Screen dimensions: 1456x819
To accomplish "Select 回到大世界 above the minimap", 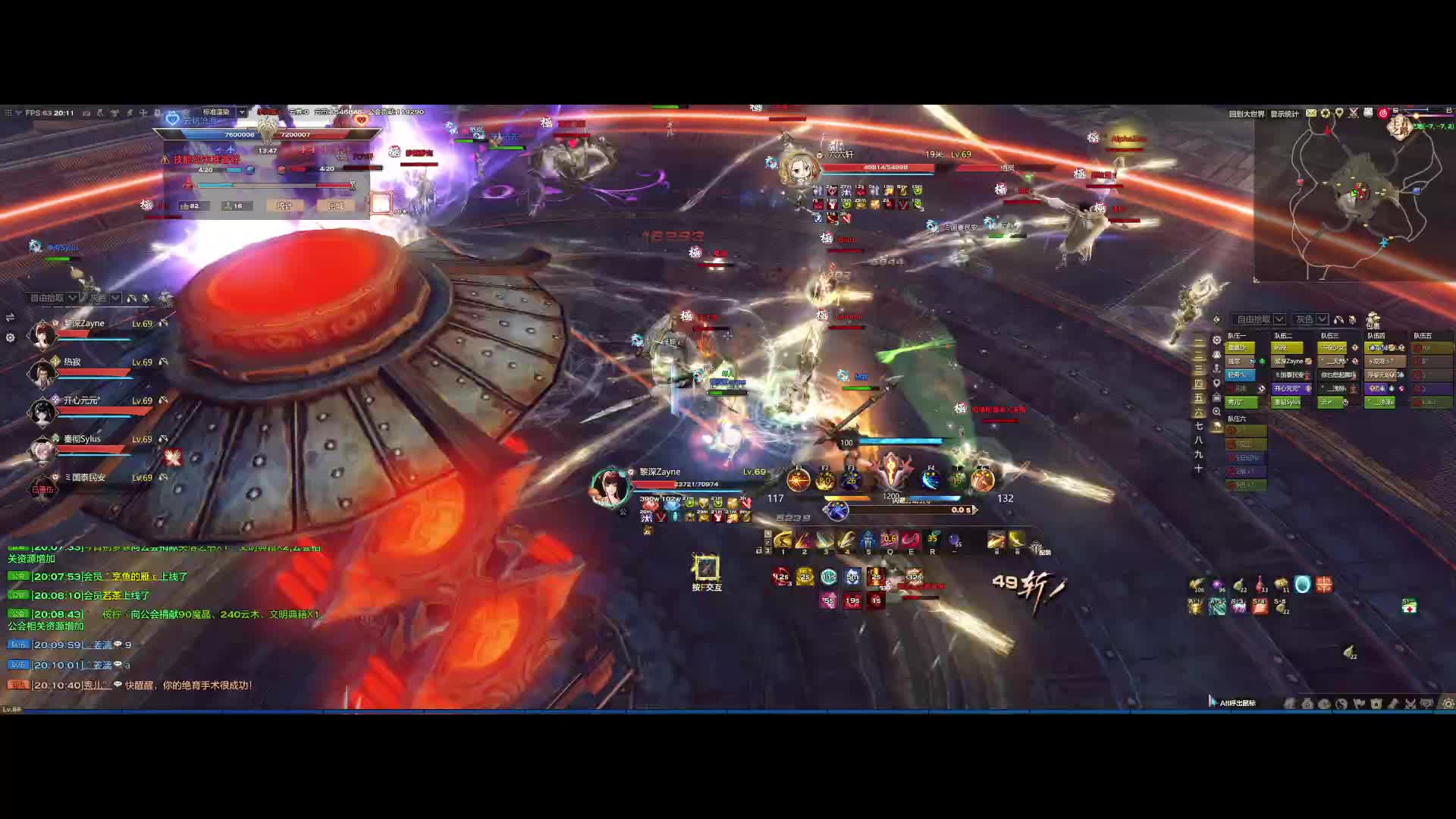I will (x=1247, y=114).
